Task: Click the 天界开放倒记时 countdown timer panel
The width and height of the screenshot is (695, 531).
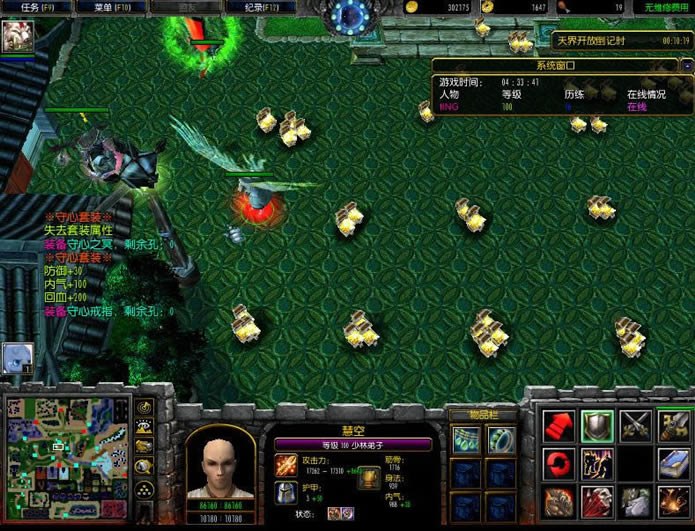Action: point(620,41)
